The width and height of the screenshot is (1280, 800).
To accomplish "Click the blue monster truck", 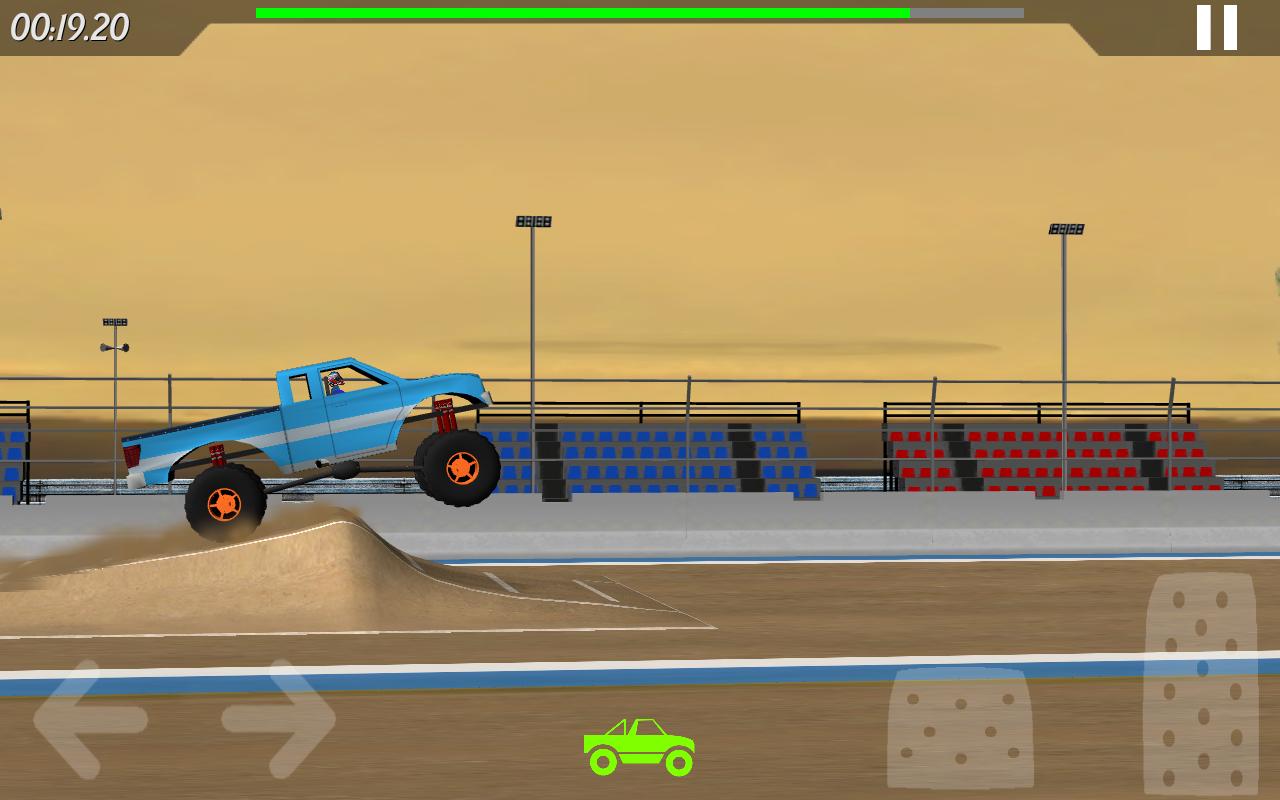I will (x=310, y=440).
